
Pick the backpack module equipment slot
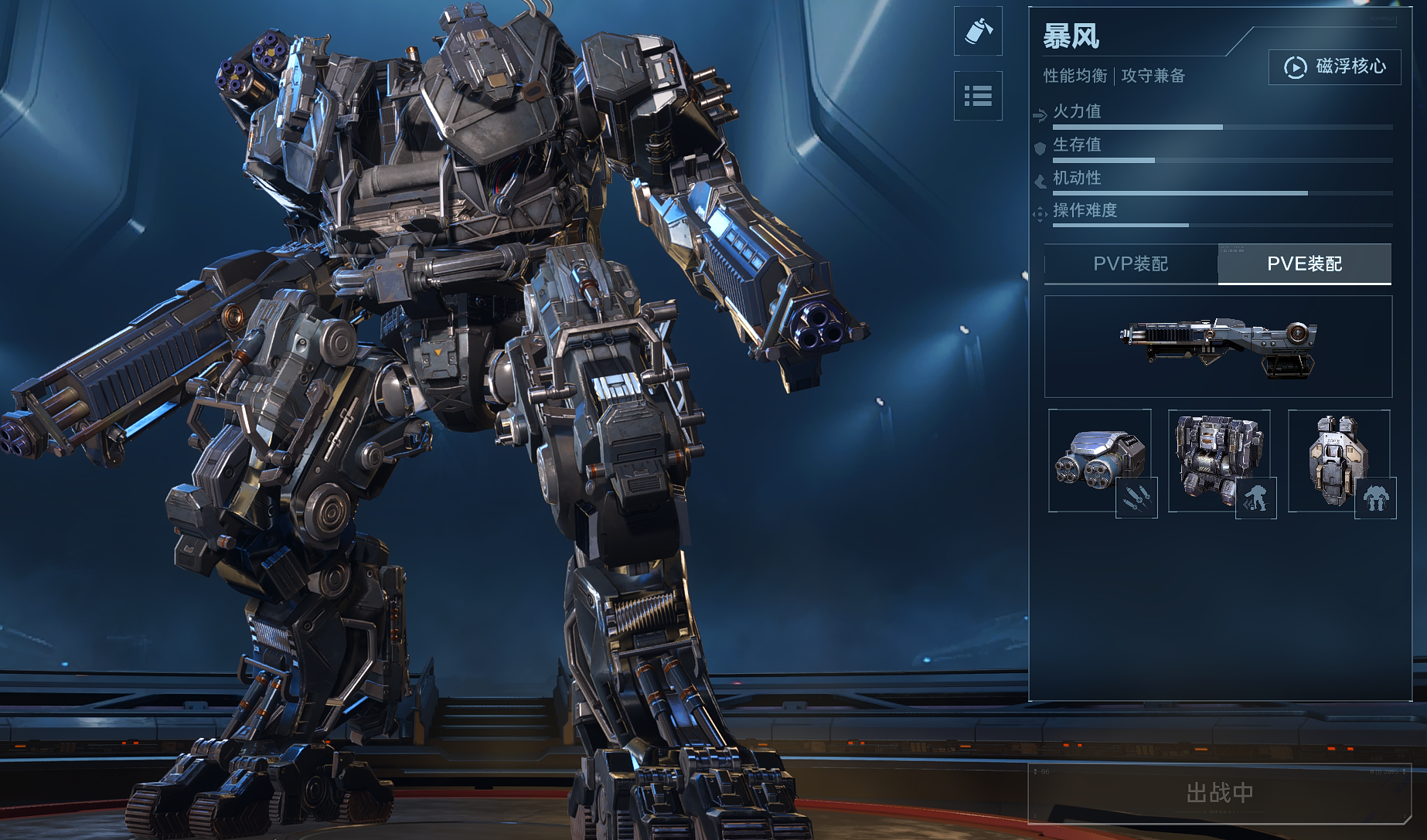(1339, 461)
